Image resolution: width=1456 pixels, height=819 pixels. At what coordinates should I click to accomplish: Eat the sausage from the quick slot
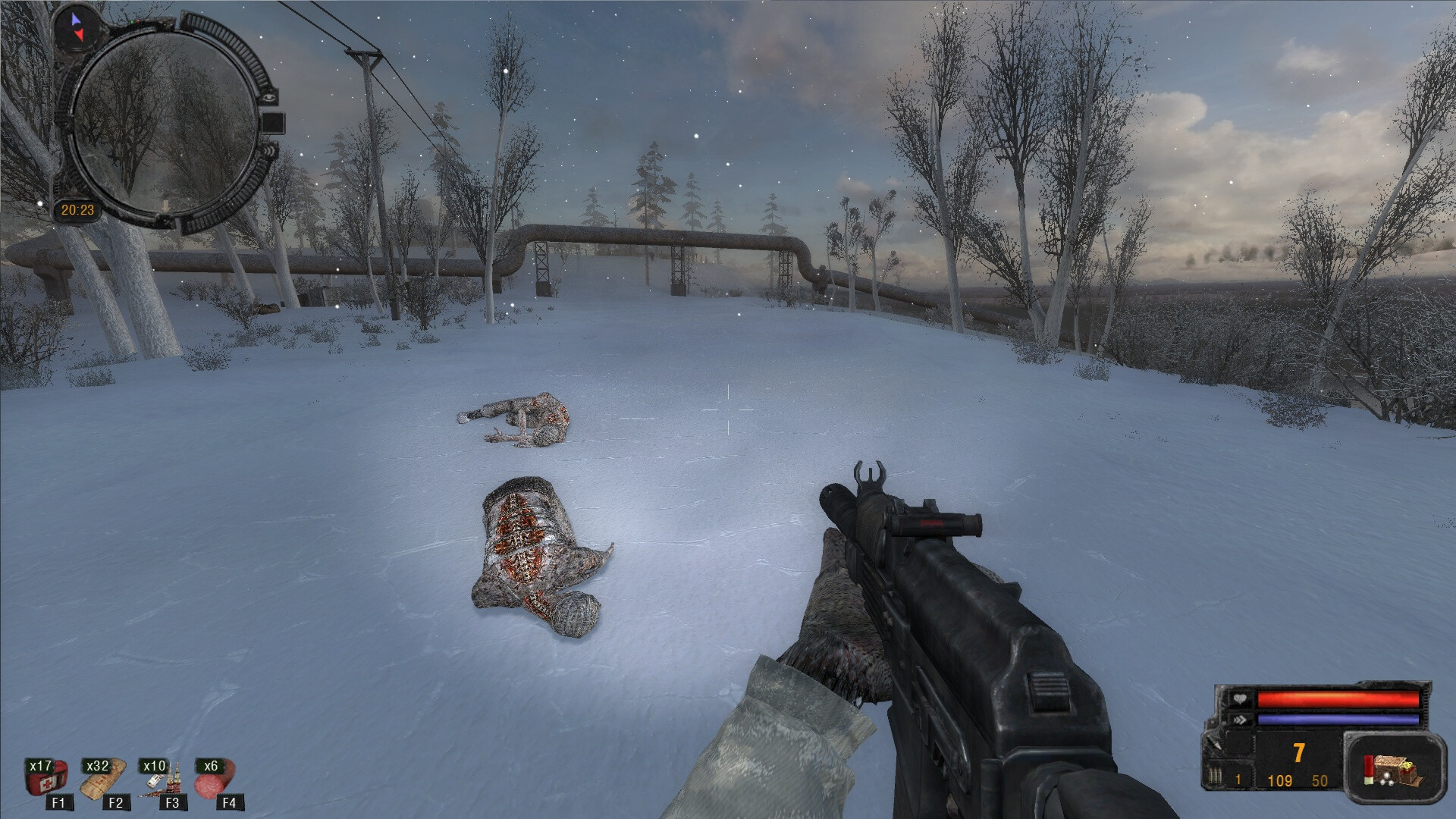[x=215, y=780]
